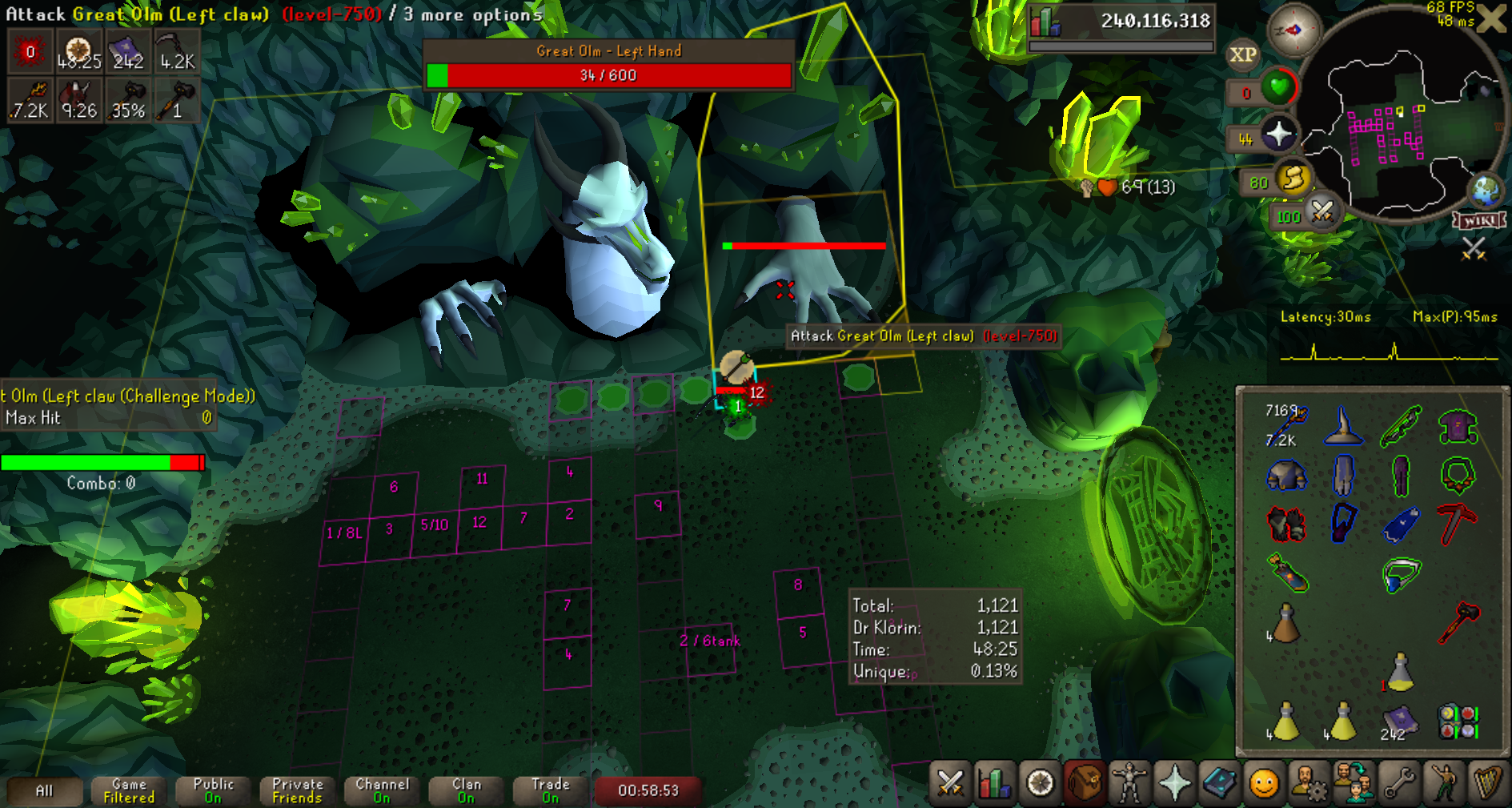Open the Emotes tab
The image size is (1512, 808).
click(1445, 782)
